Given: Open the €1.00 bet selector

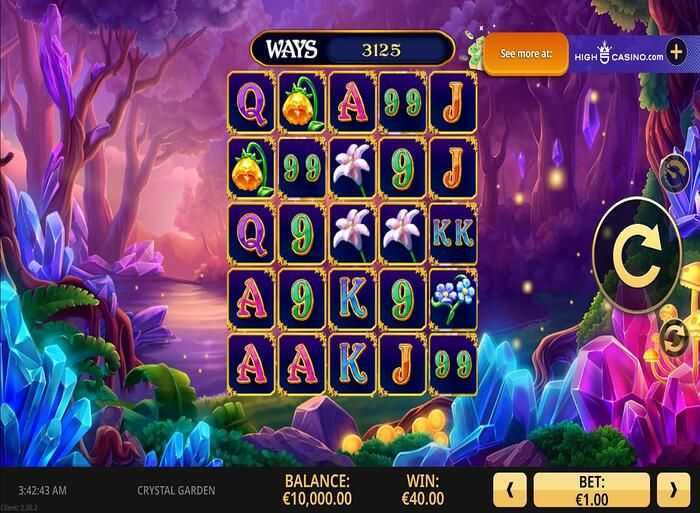Looking at the screenshot, I should pos(592,491).
